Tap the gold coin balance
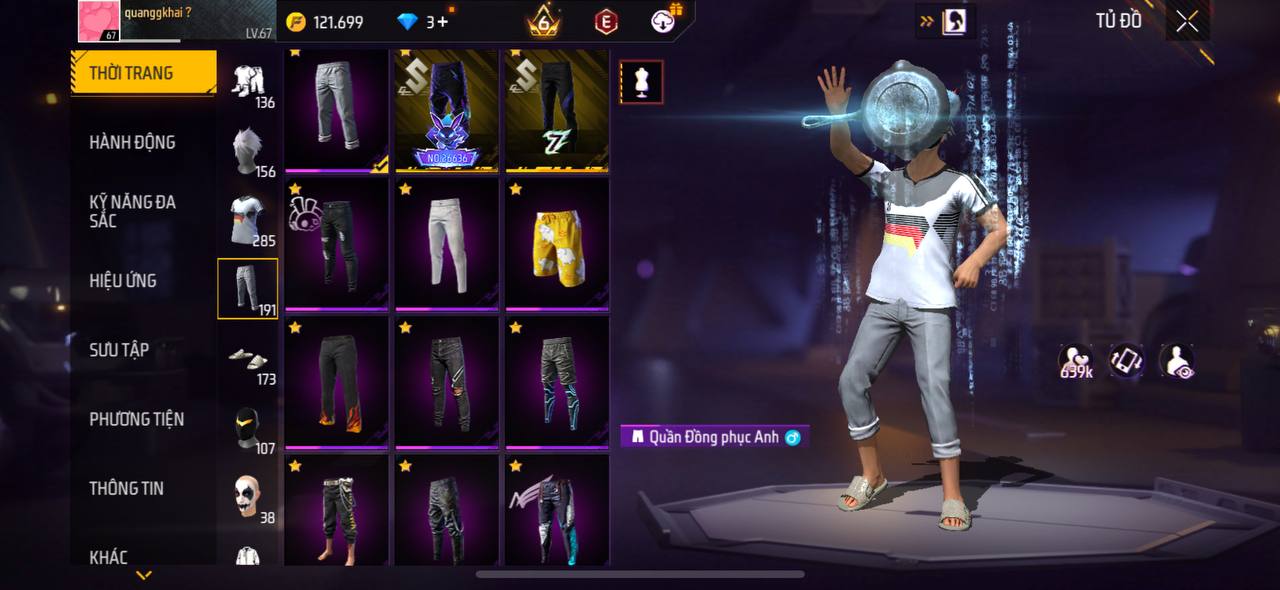Image resolution: width=1280 pixels, height=590 pixels. [325, 22]
